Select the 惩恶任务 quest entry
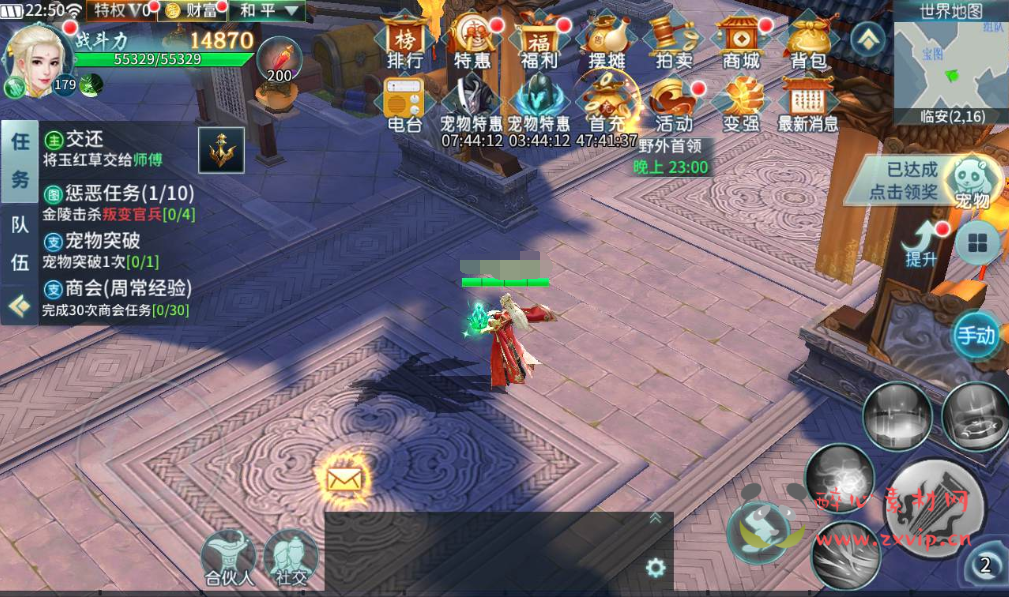This screenshot has width=1009, height=597. (x=118, y=202)
